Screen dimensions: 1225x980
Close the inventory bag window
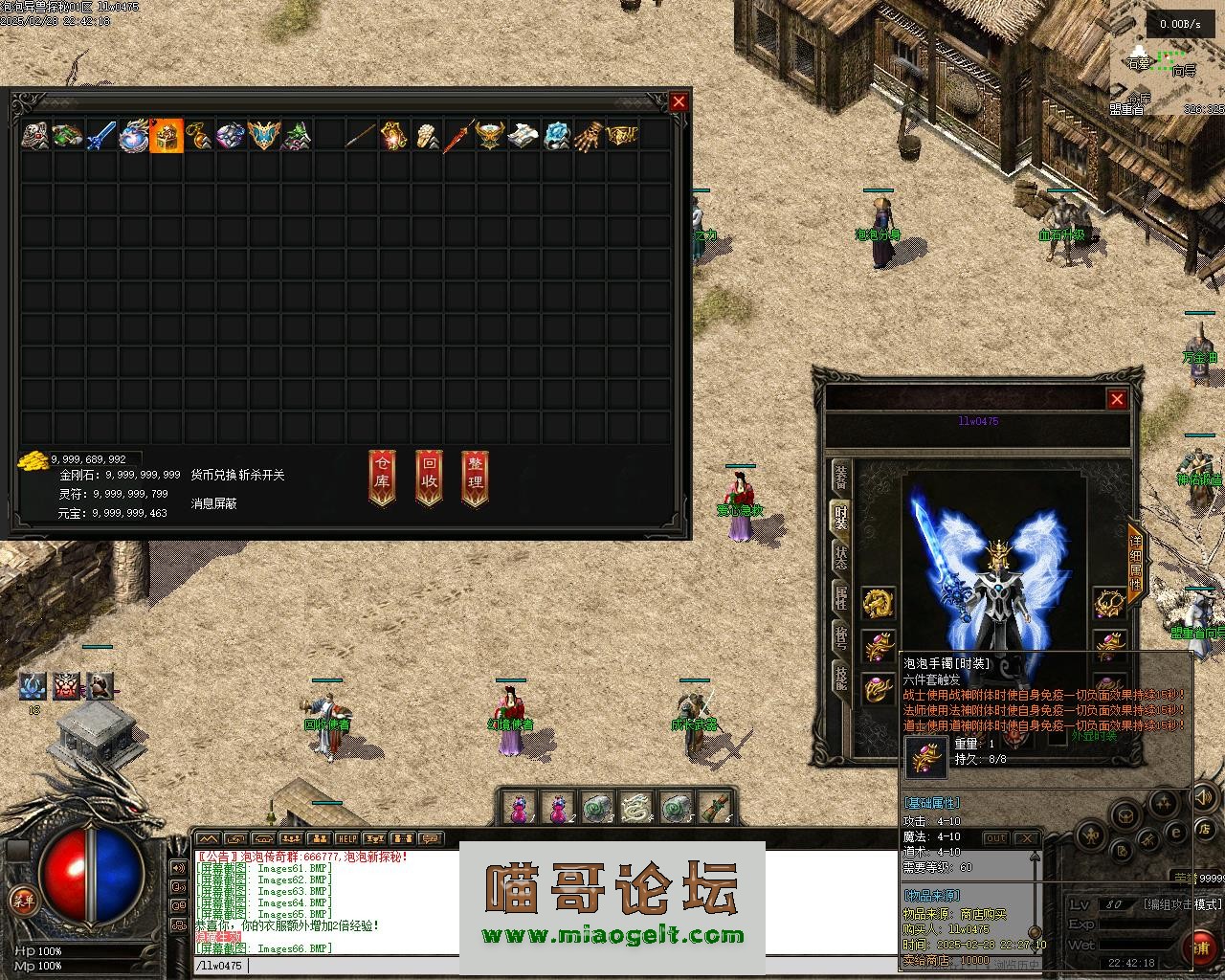coord(679,101)
